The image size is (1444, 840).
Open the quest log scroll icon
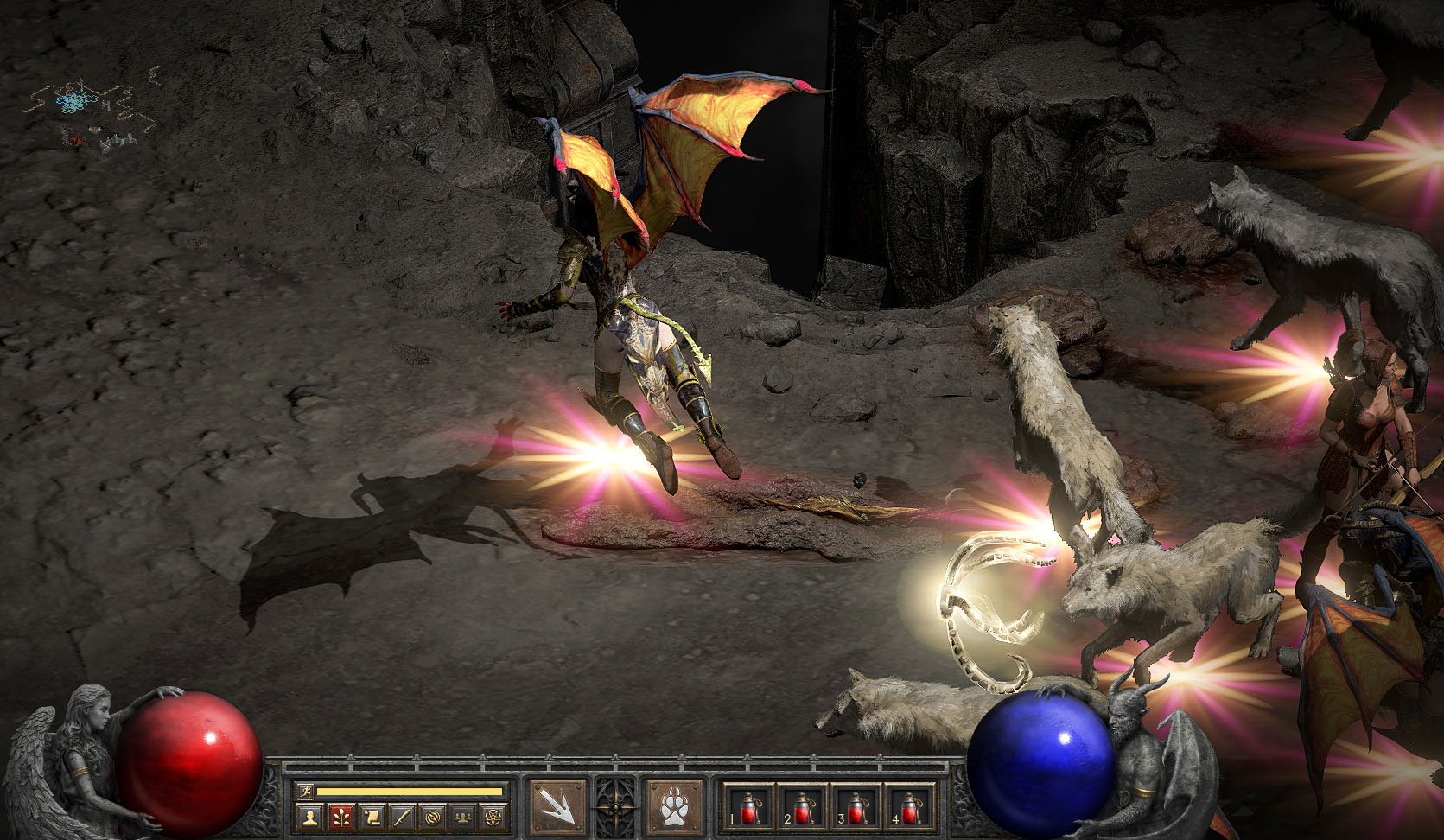[x=372, y=816]
